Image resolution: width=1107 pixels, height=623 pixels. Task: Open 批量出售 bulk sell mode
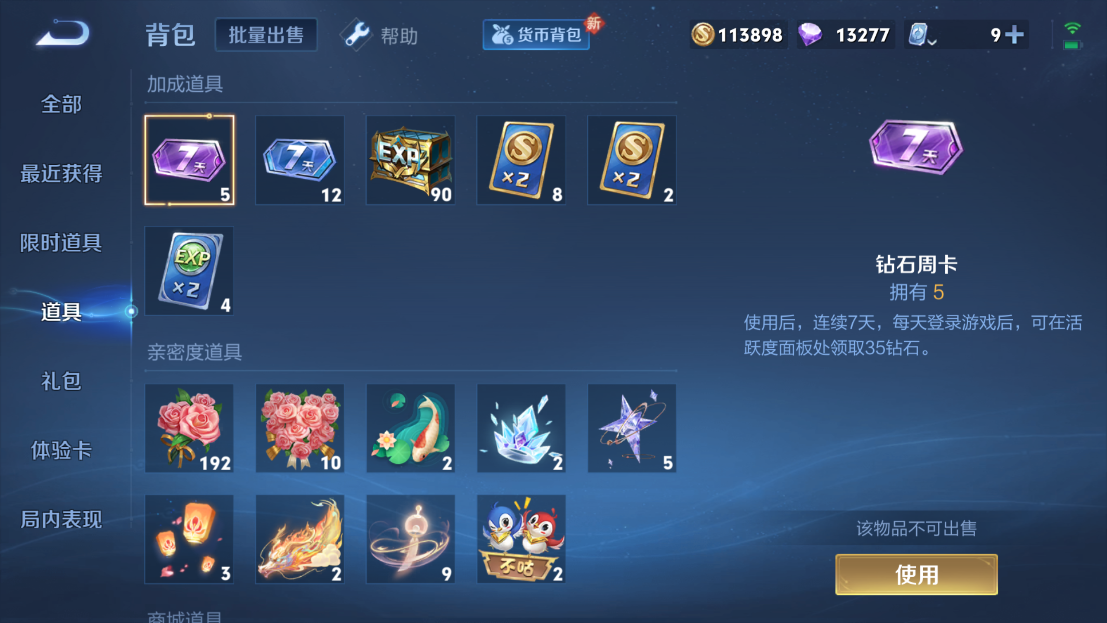(266, 35)
